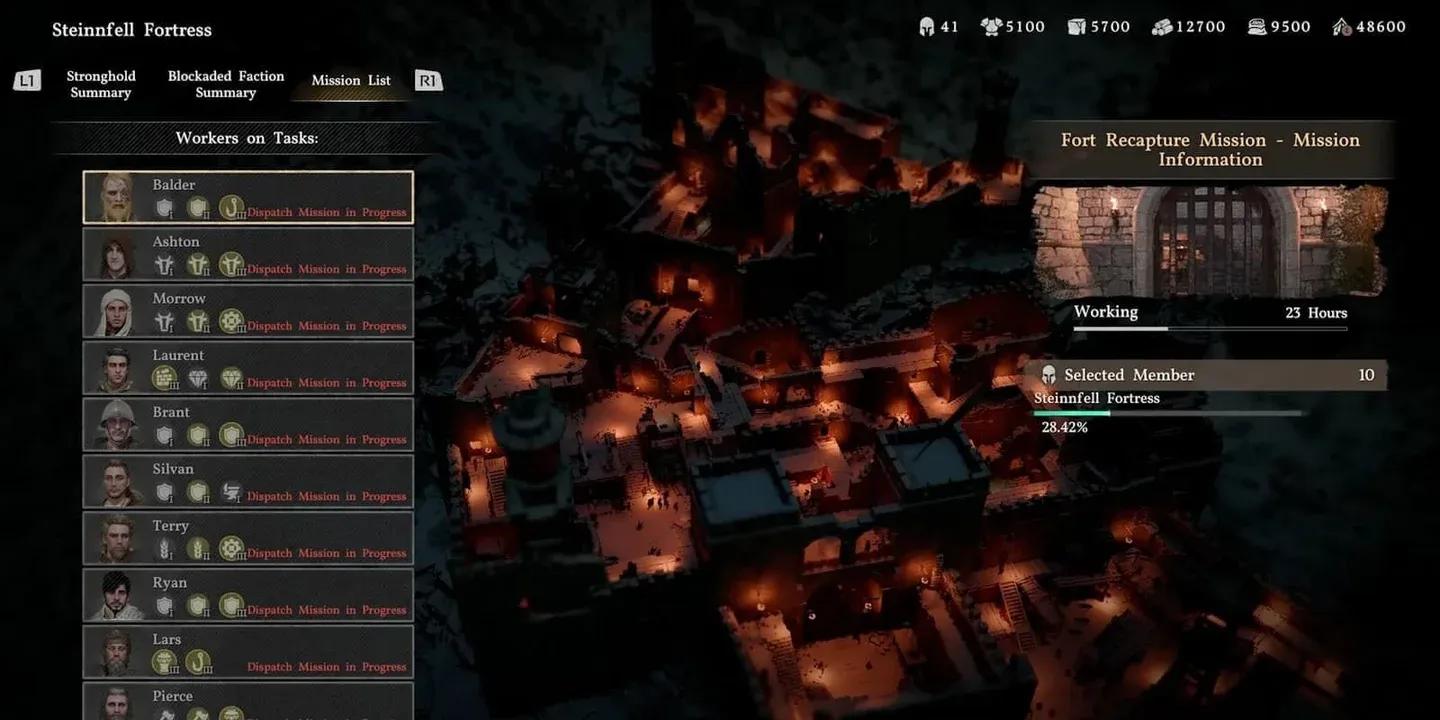Expand Pierce's worker entry at list bottom
1440x720 pixels.
[247, 700]
